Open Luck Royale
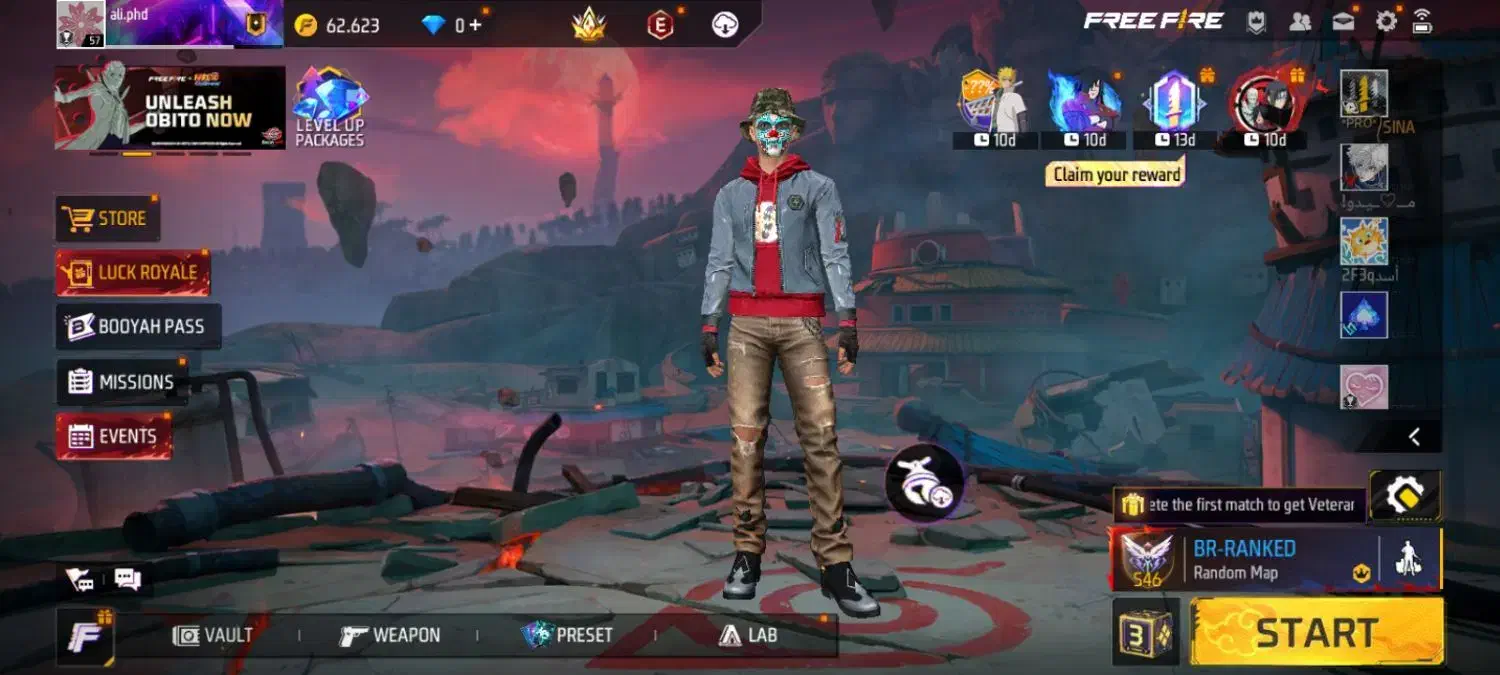This screenshot has width=1500, height=675. pyautogui.click(x=133, y=272)
